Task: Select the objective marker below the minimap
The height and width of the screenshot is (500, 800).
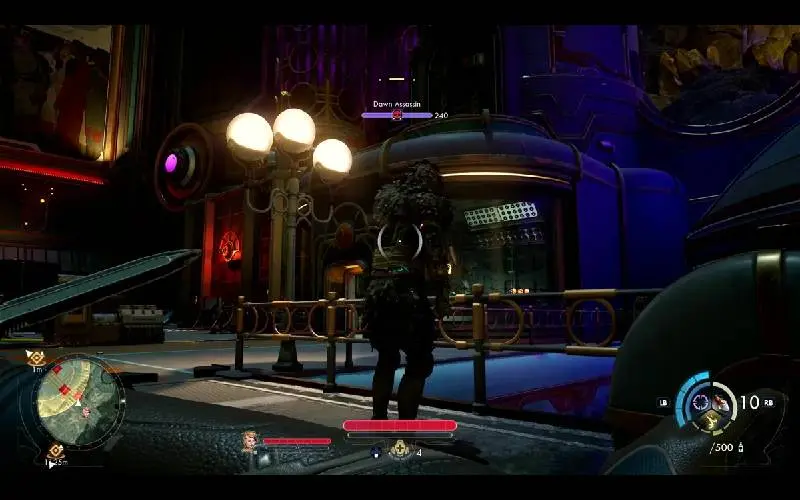Action: click(57, 452)
